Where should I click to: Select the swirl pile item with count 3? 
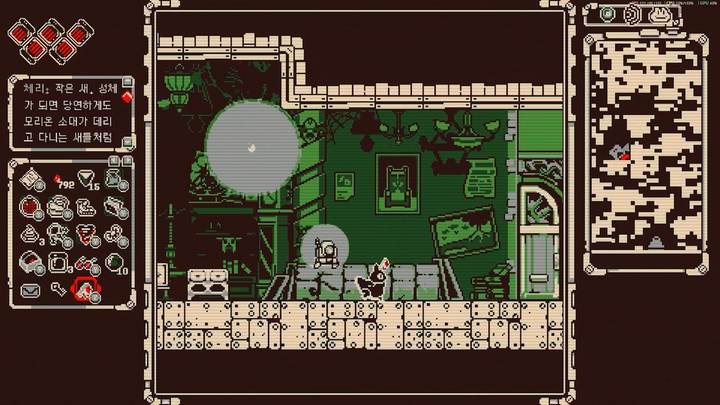pyautogui.click(x=29, y=234)
